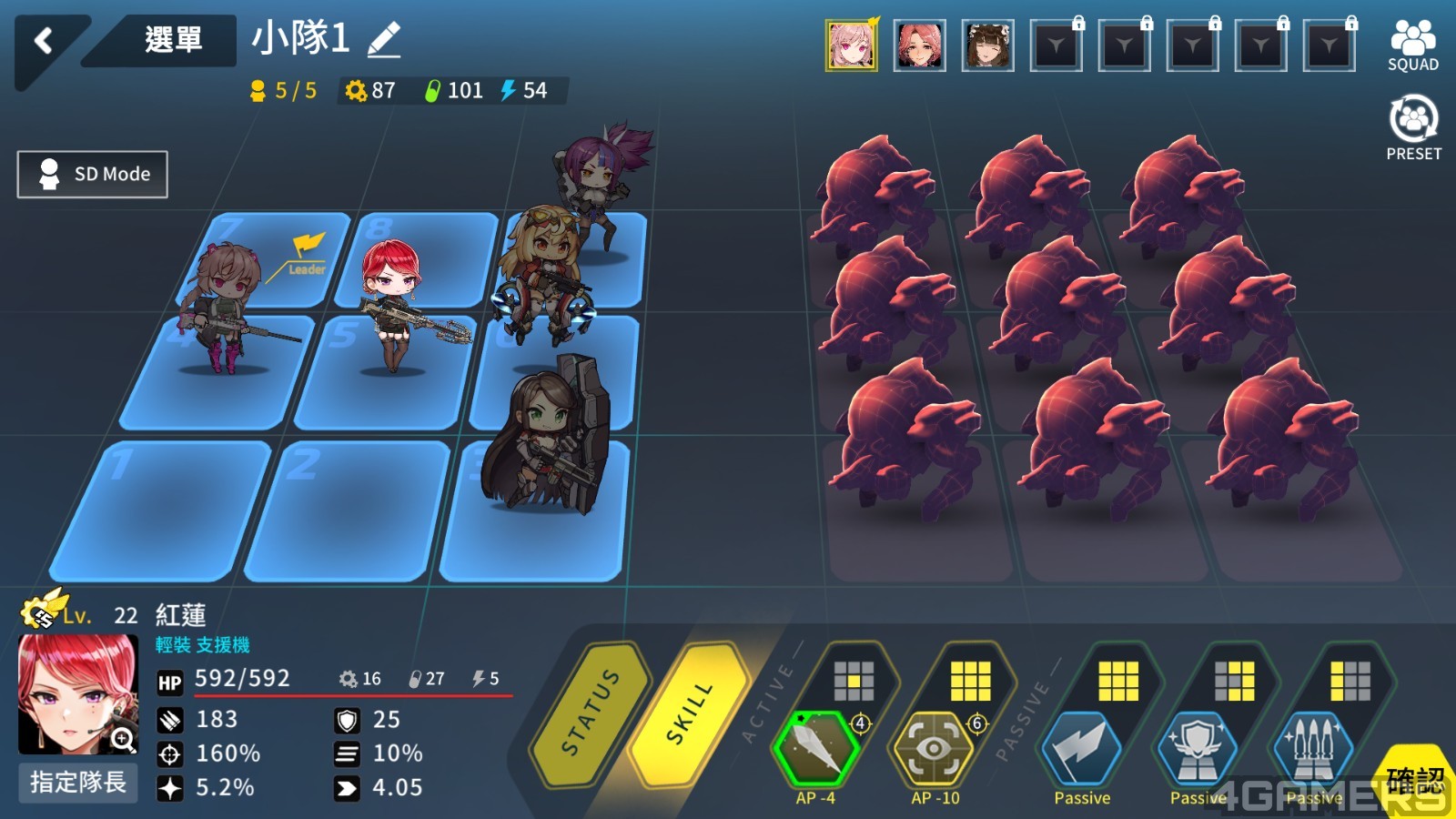Edit the squad name with pencil icon

(384, 39)
